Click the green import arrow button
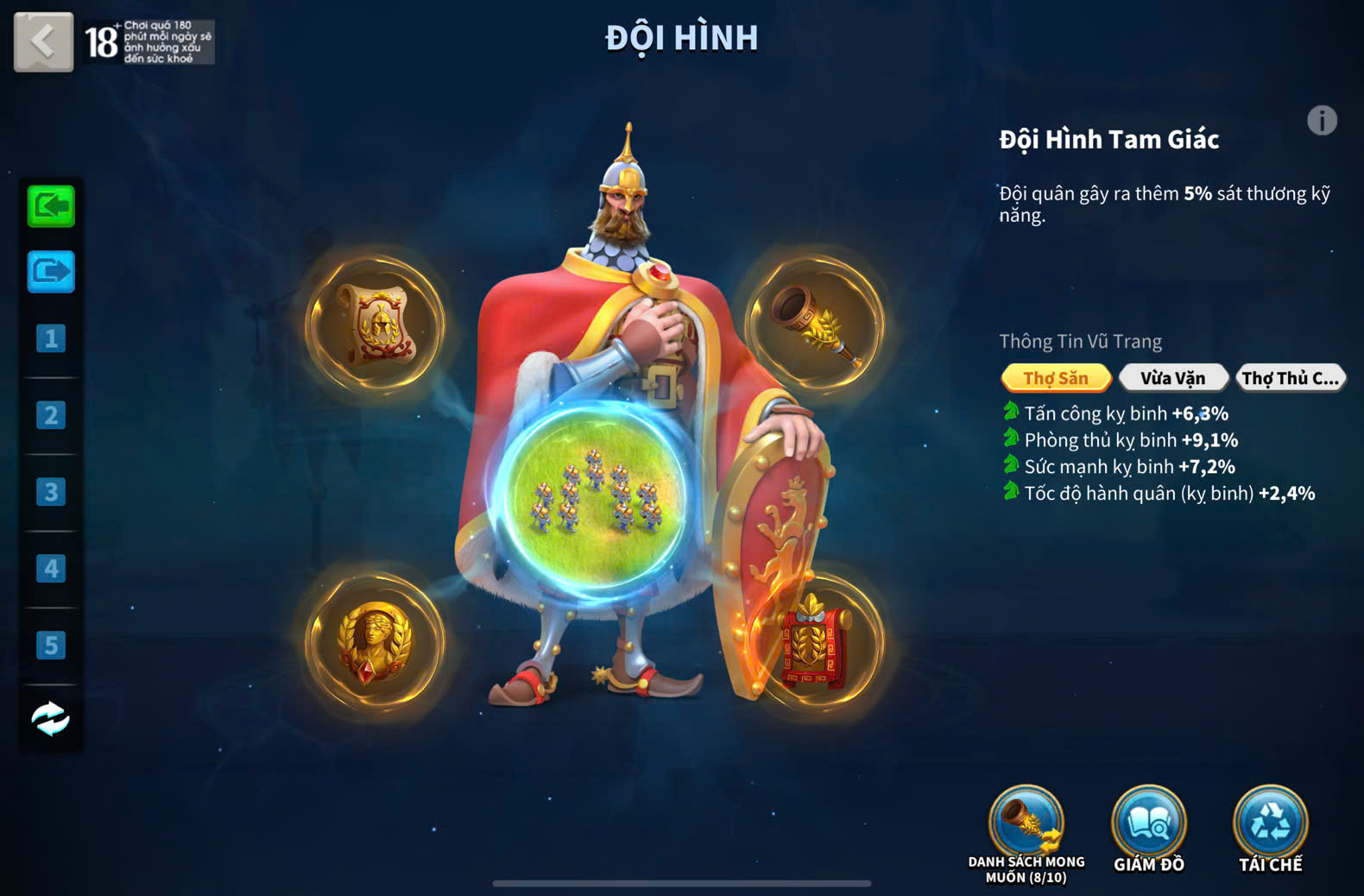The width and height of the screenshot is (1364, 896). (51, 206)
